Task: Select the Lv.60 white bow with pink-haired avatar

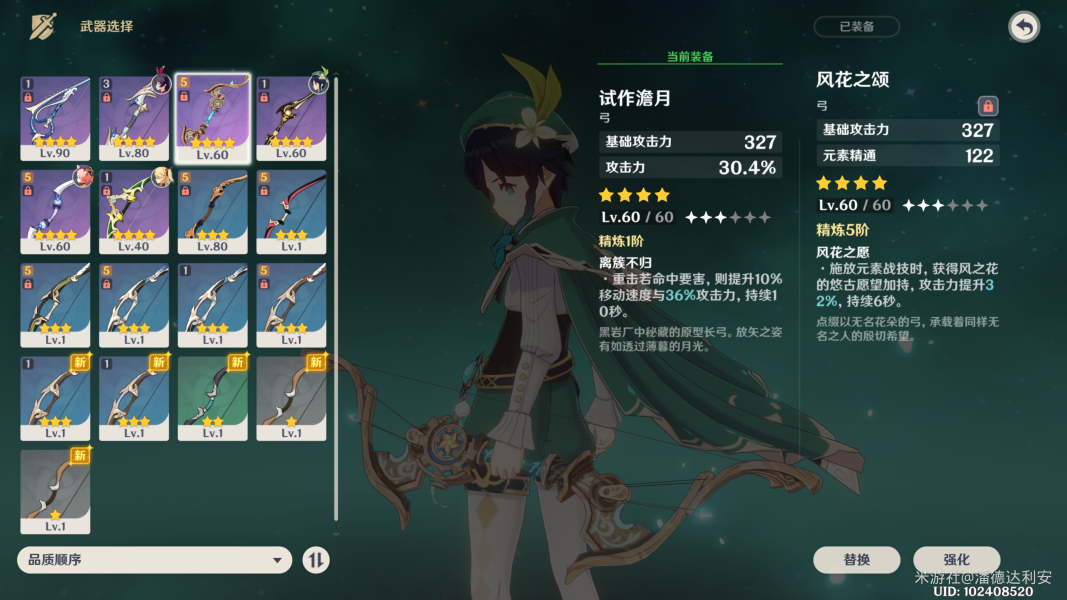Action: tap(55, 211)
